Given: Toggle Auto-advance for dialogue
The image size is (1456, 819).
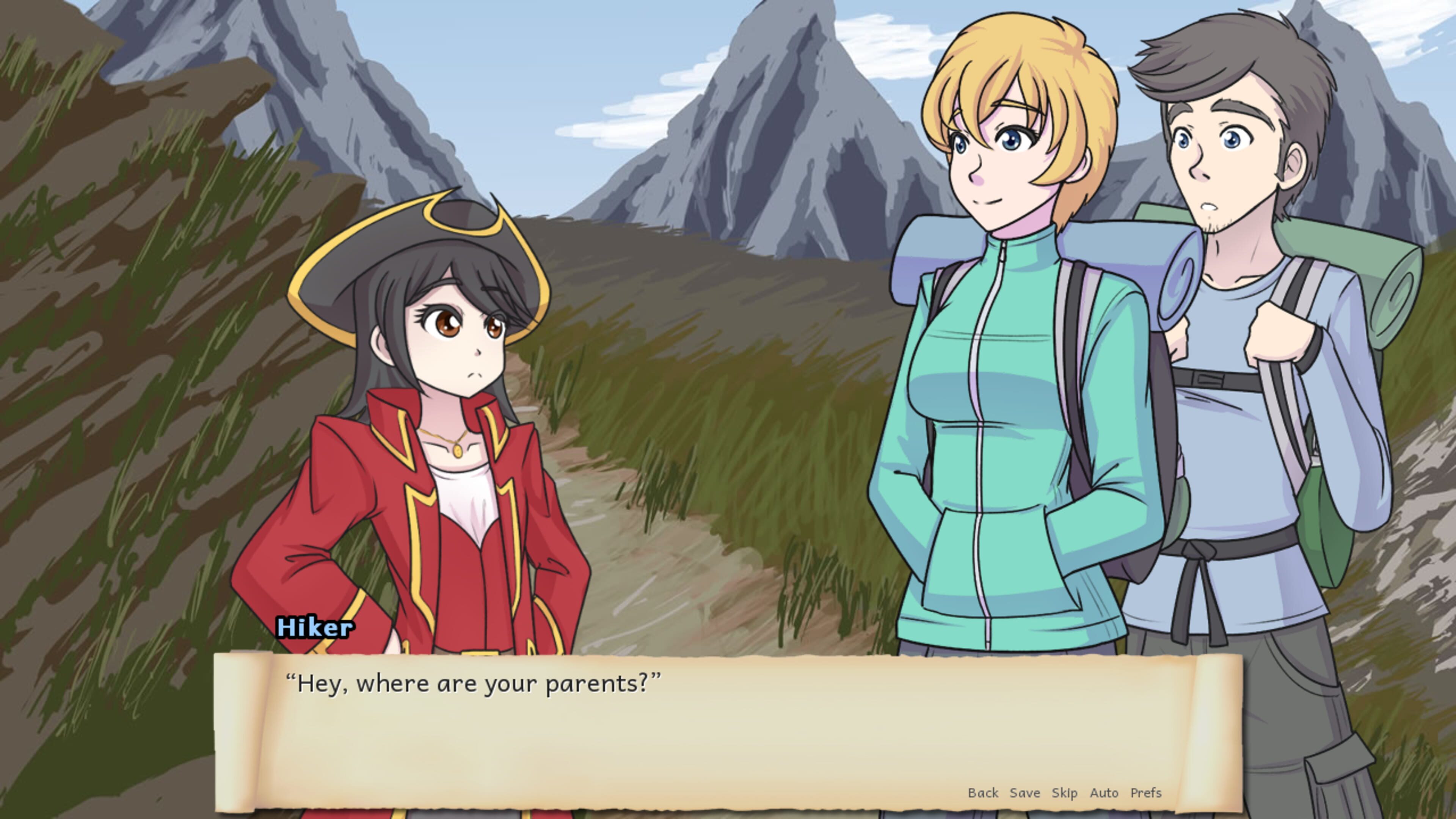Looking at the screenshot, I should click(x=1104, y=793).
